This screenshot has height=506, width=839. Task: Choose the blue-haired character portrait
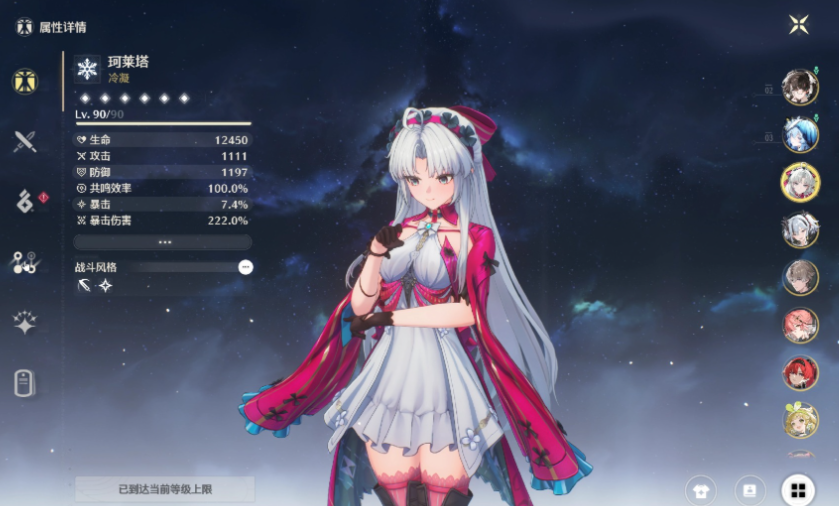pos(800,134)
